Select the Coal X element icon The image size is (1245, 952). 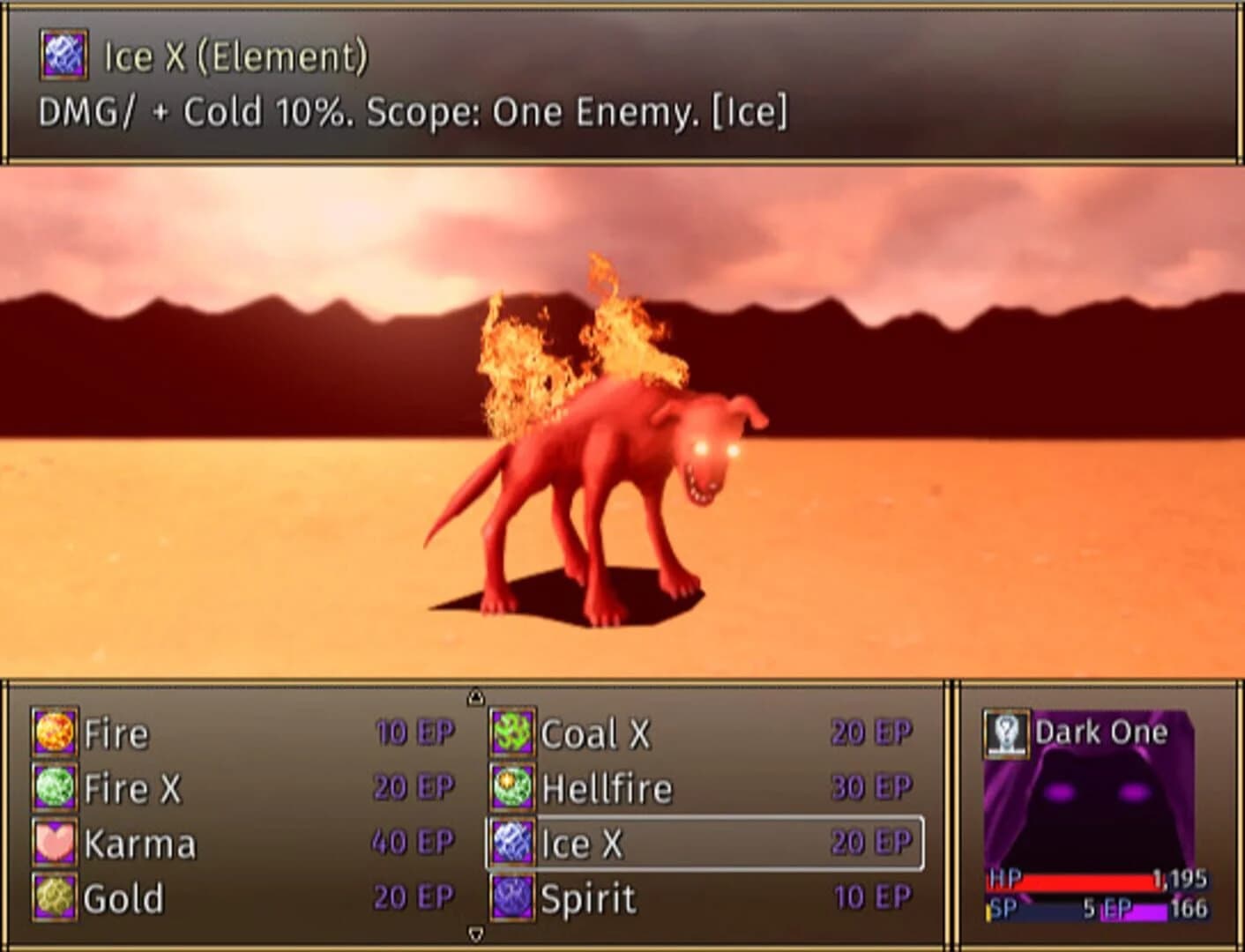514,733
